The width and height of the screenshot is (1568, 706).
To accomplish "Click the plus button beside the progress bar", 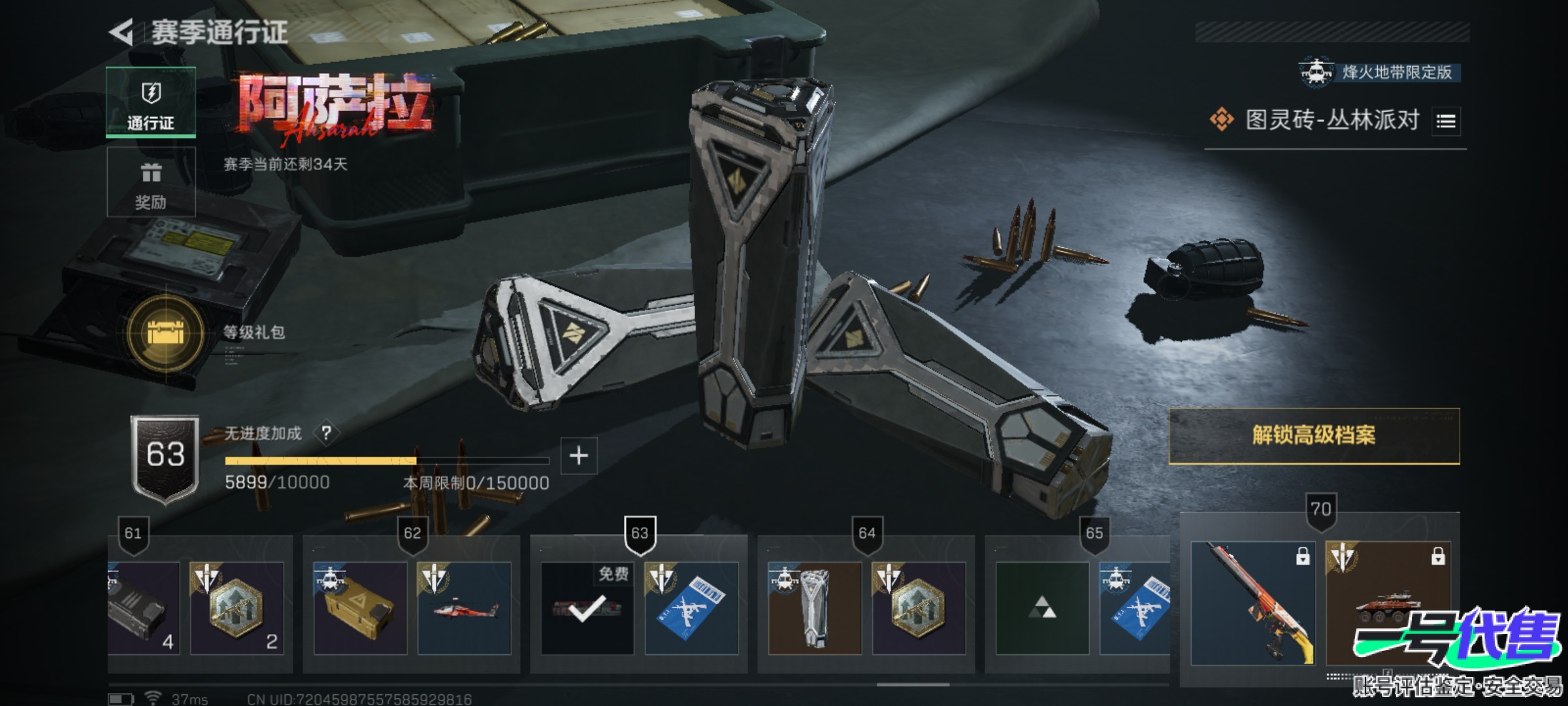I will pos(579,456).
